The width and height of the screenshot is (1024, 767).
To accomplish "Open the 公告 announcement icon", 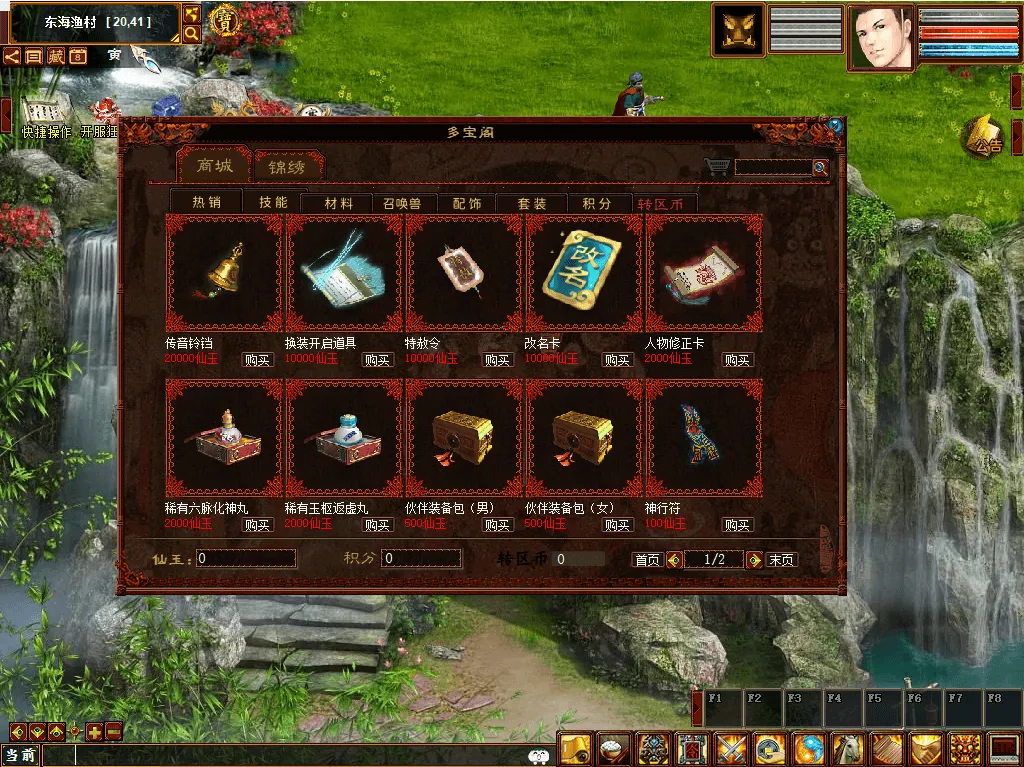I will 984,139.
